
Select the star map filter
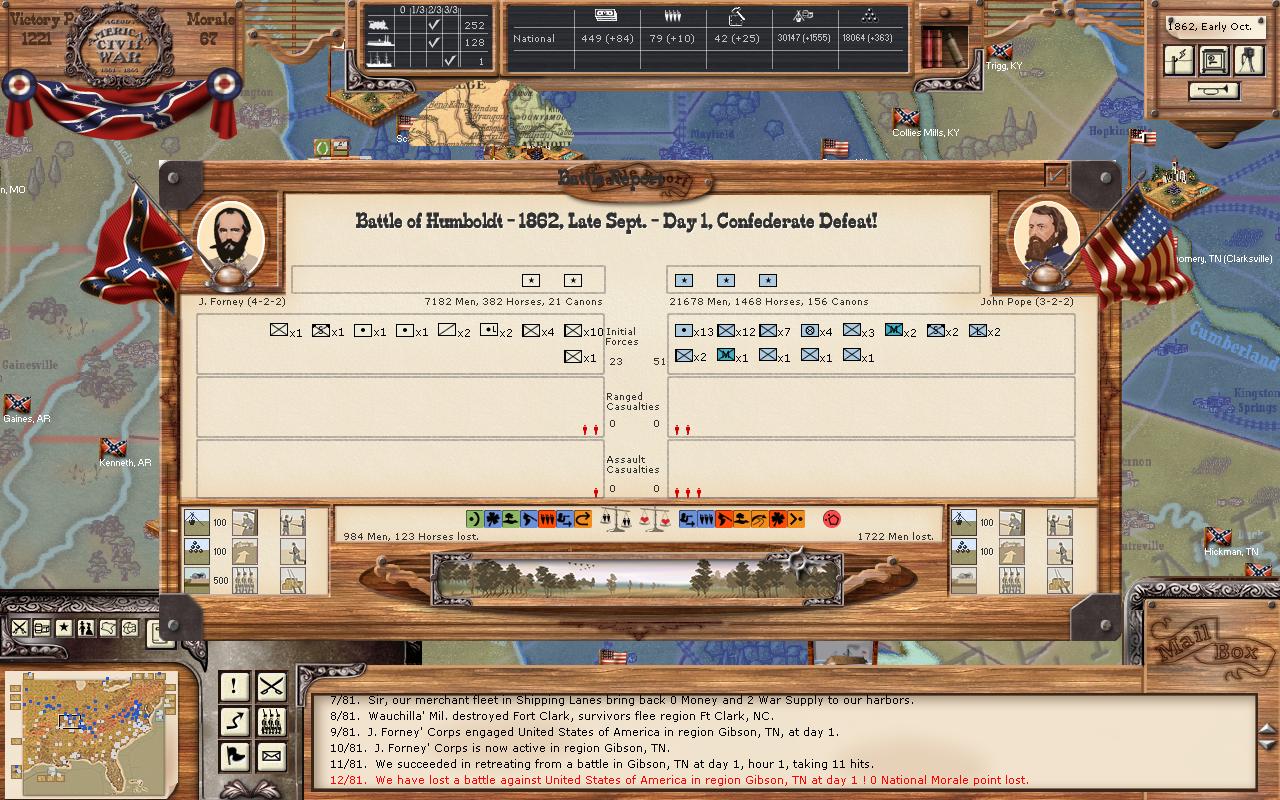coord(64,628)
